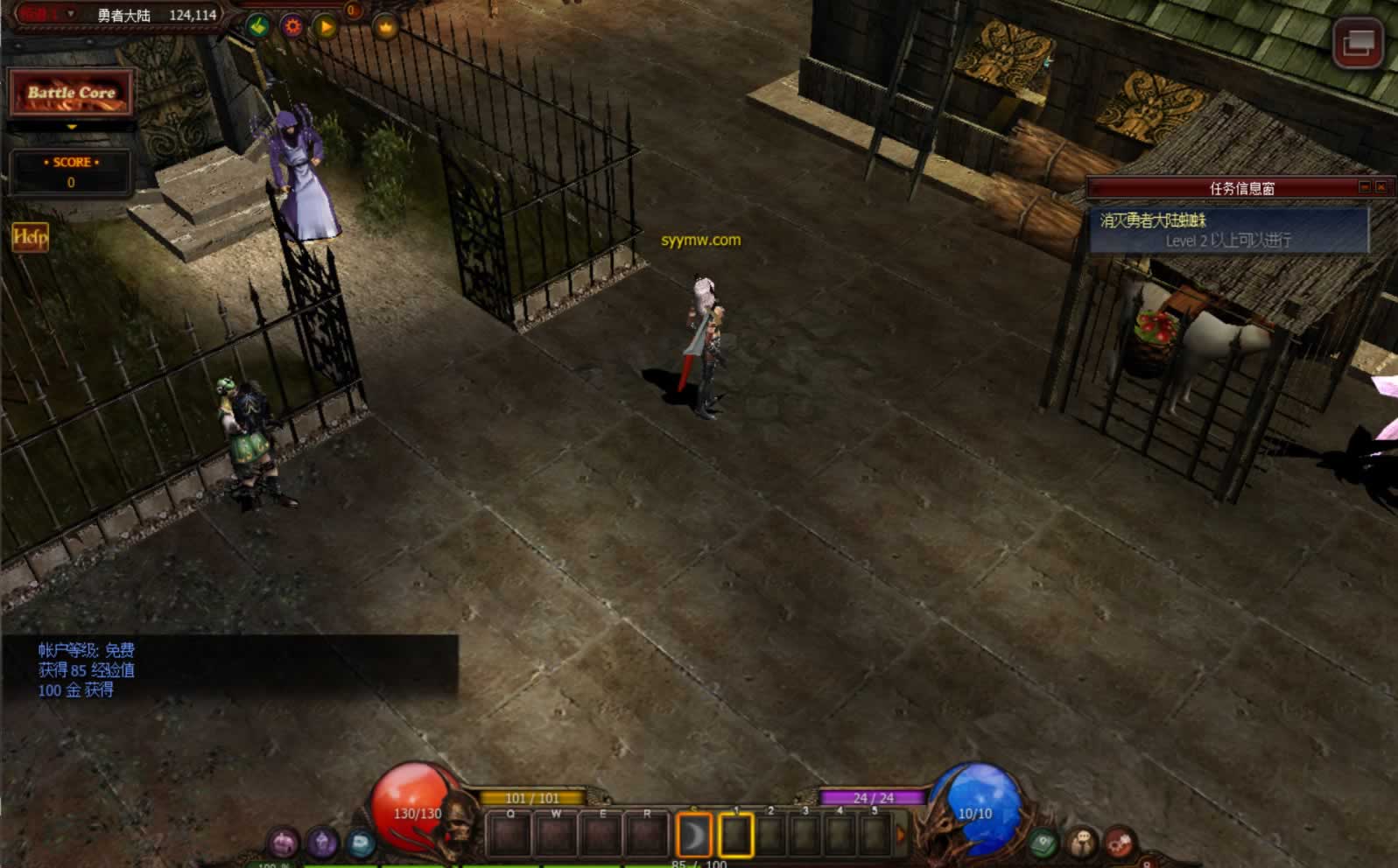Open chat via the speech bubble icon
The image size is (1398, 868).
click(x=1082, y=843)
